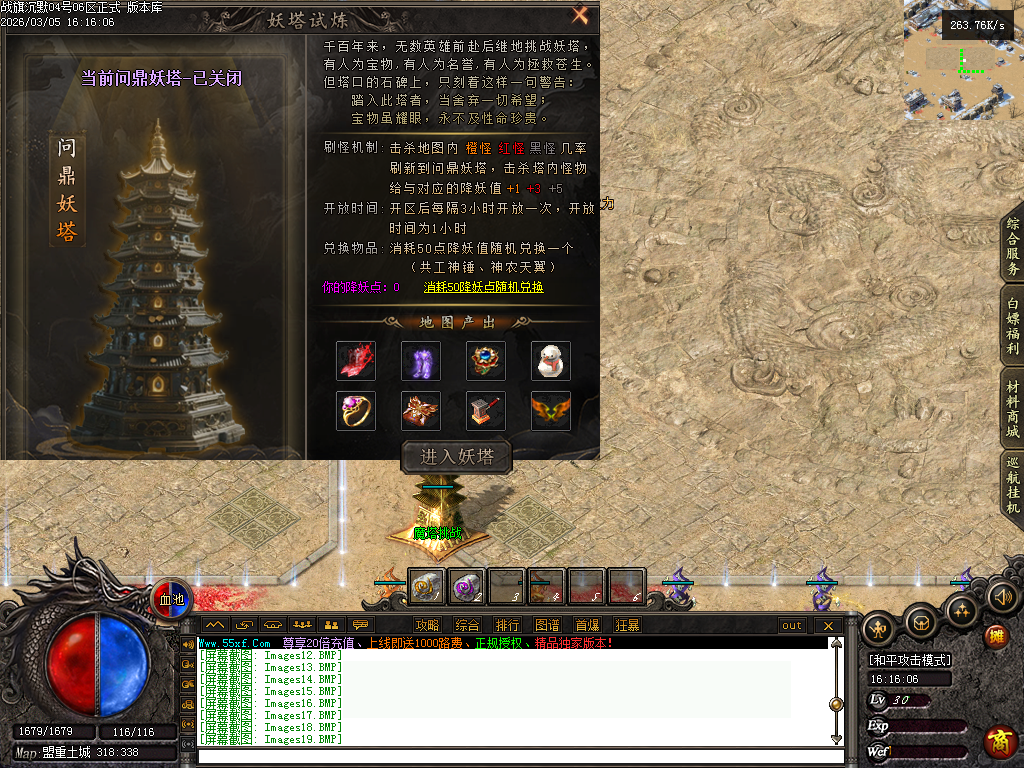Image resolution: width=1024 pixels, height=768 pixels.
Task: Open the 图谱 tab
Action: (x=547, y=625)
